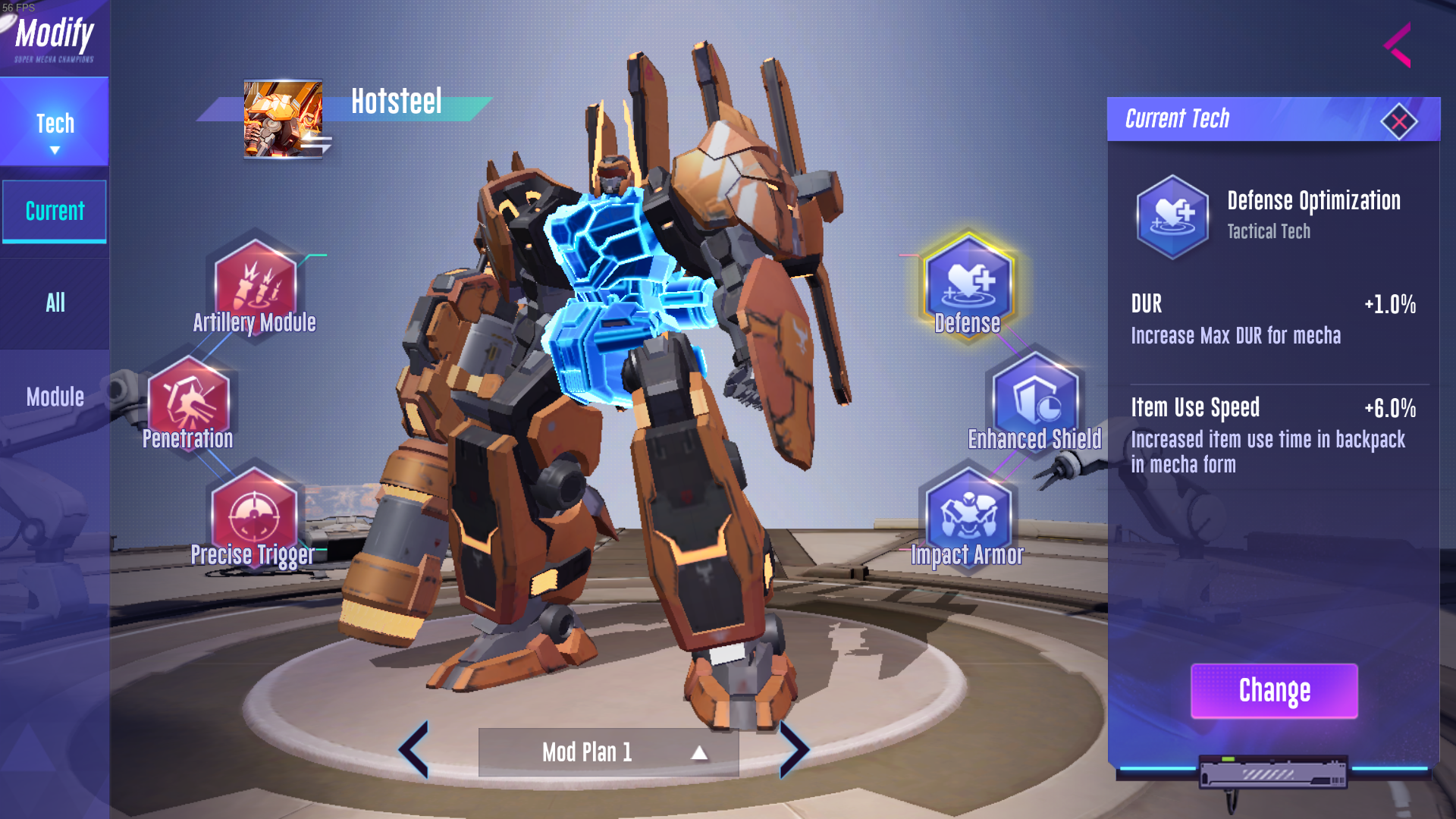Show All tech options
1456x819 pixels.
coord(55,303)
